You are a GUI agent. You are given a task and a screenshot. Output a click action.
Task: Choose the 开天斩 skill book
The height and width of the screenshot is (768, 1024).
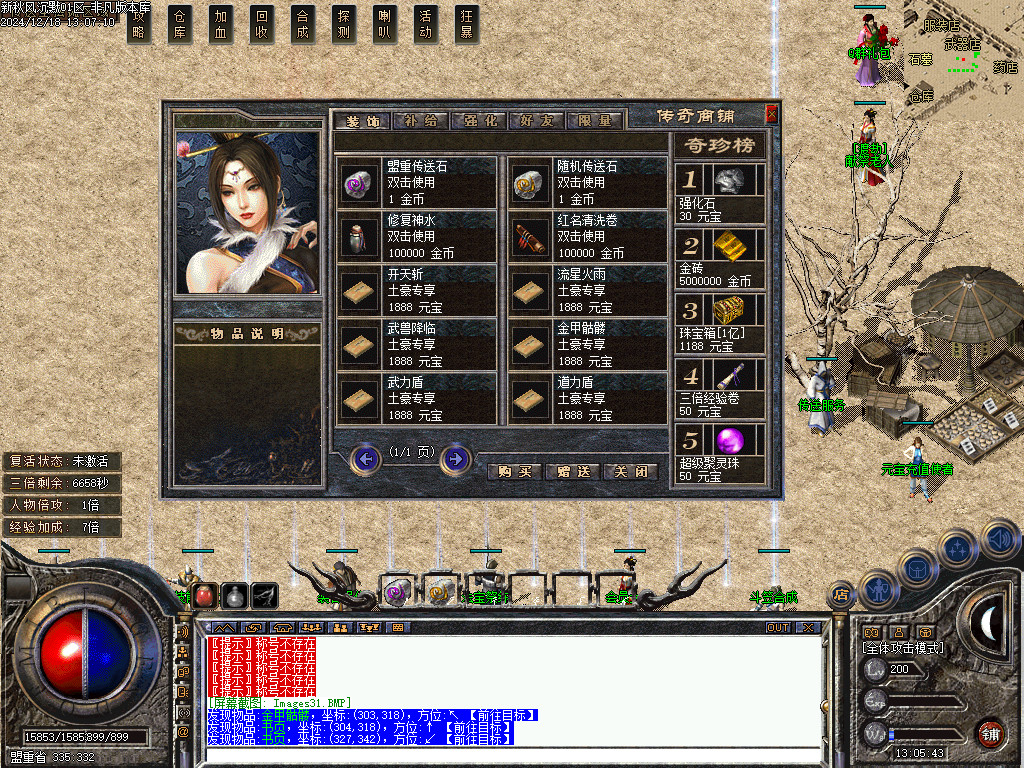pyautogui.click(x=416, y=291)
